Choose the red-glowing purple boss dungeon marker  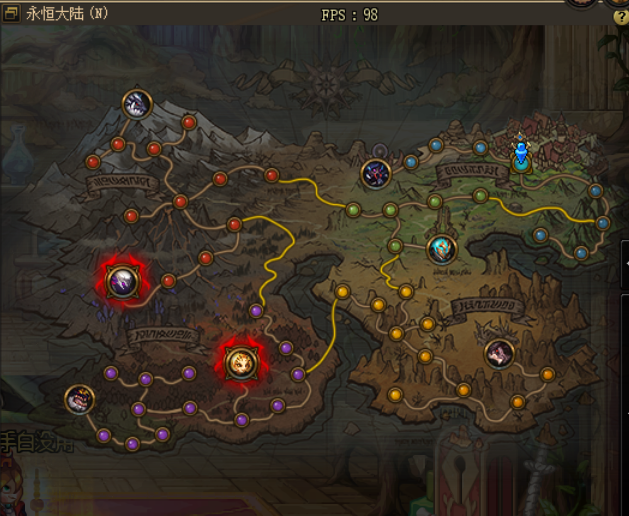point(122,281)
